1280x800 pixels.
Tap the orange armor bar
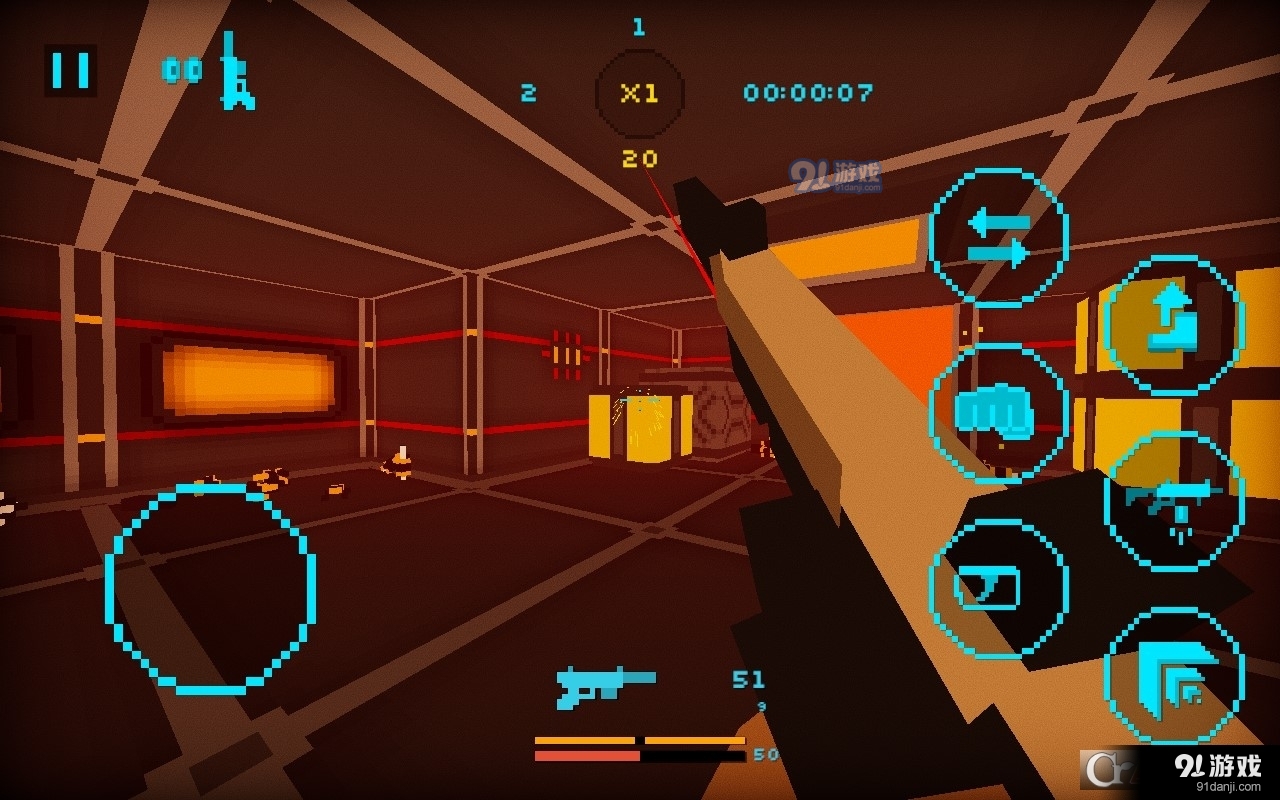coord(640,738)
